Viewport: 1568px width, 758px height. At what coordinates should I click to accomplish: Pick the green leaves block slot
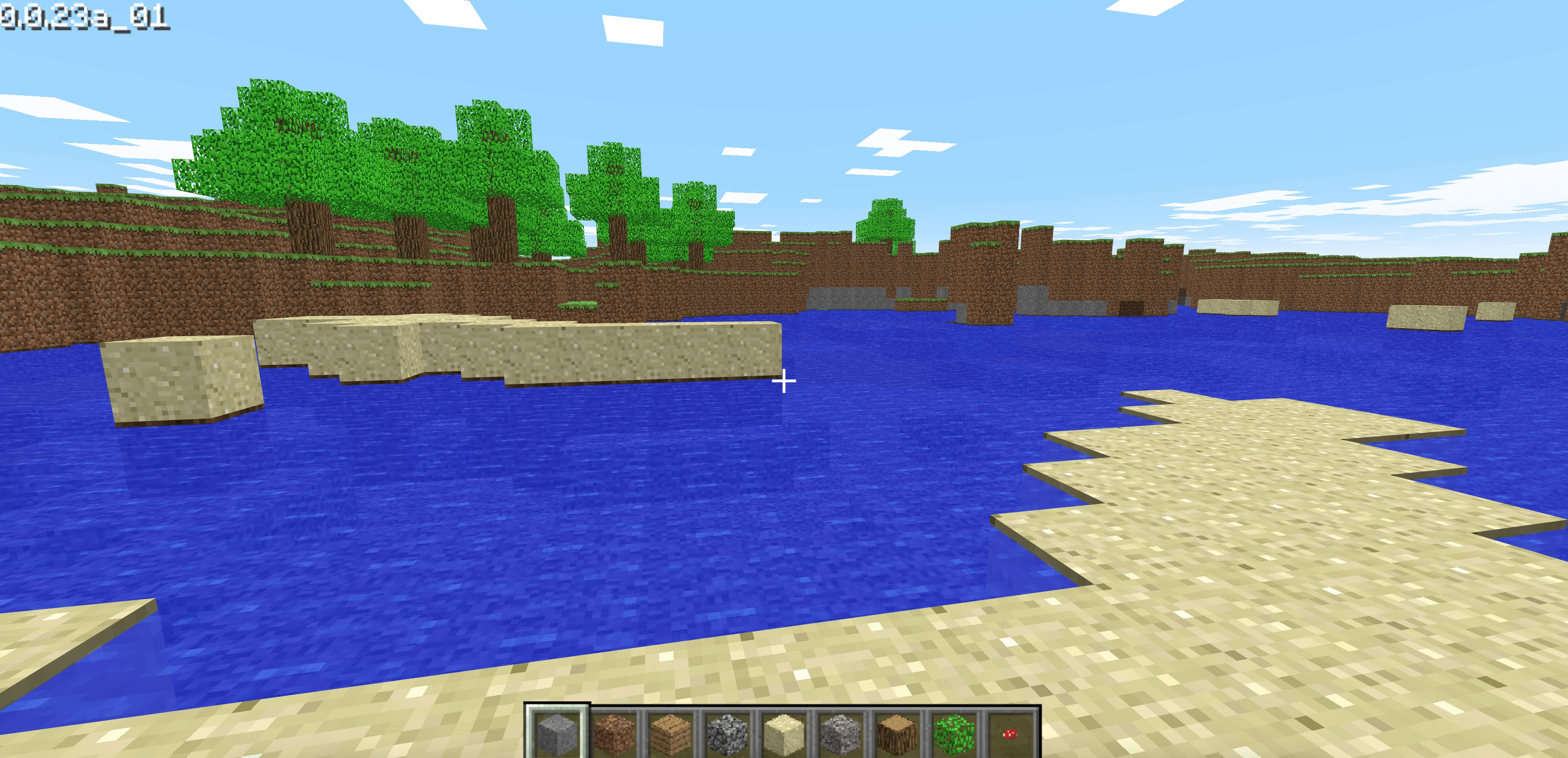(x=953, y=733)
